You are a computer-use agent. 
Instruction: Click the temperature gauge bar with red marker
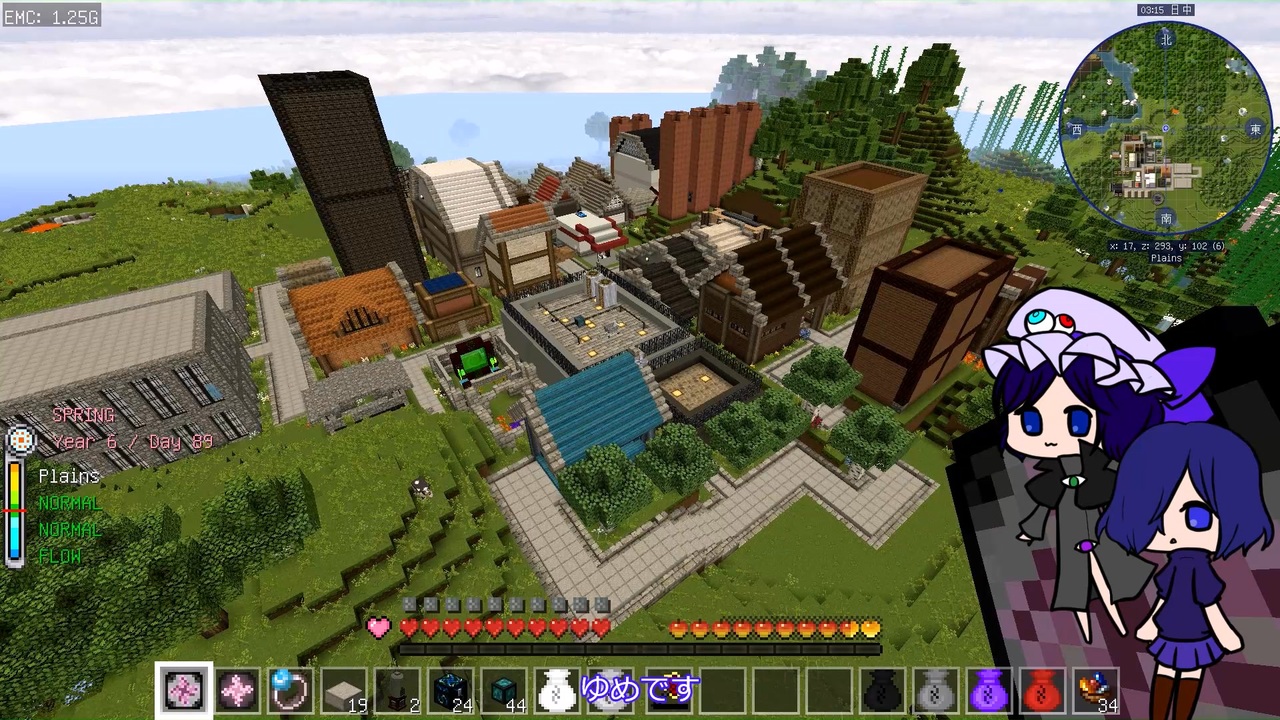coord(14,510)
